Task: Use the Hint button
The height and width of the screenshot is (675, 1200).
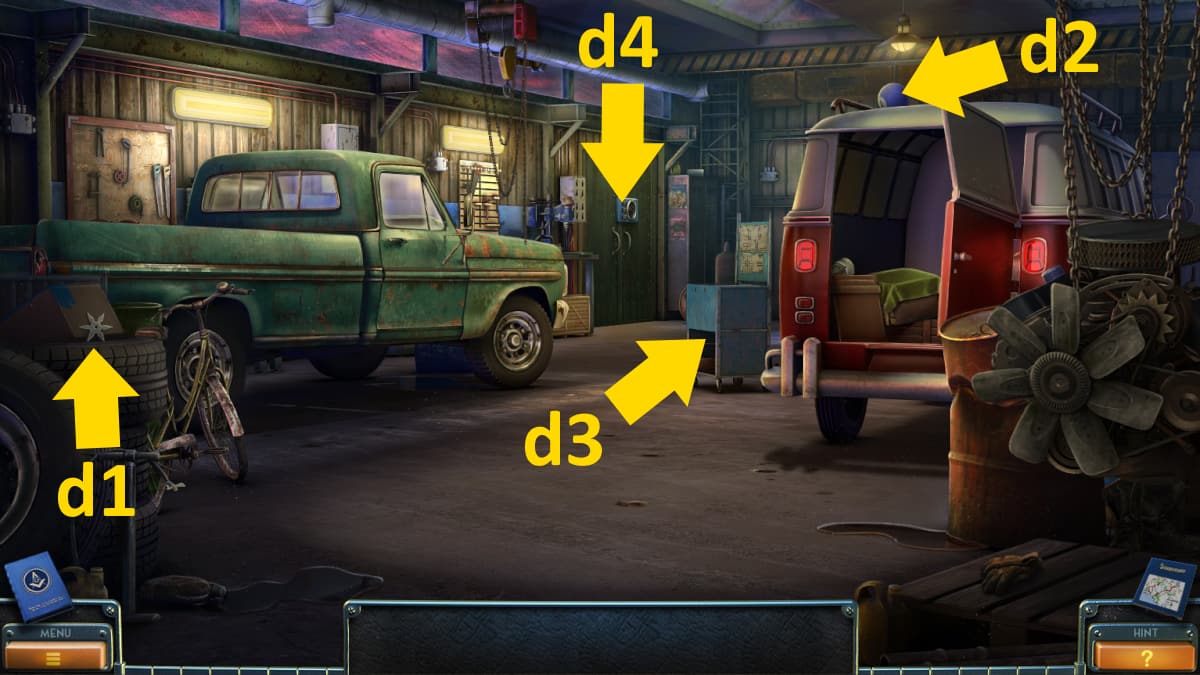Action: click(x=1145, y=655)
